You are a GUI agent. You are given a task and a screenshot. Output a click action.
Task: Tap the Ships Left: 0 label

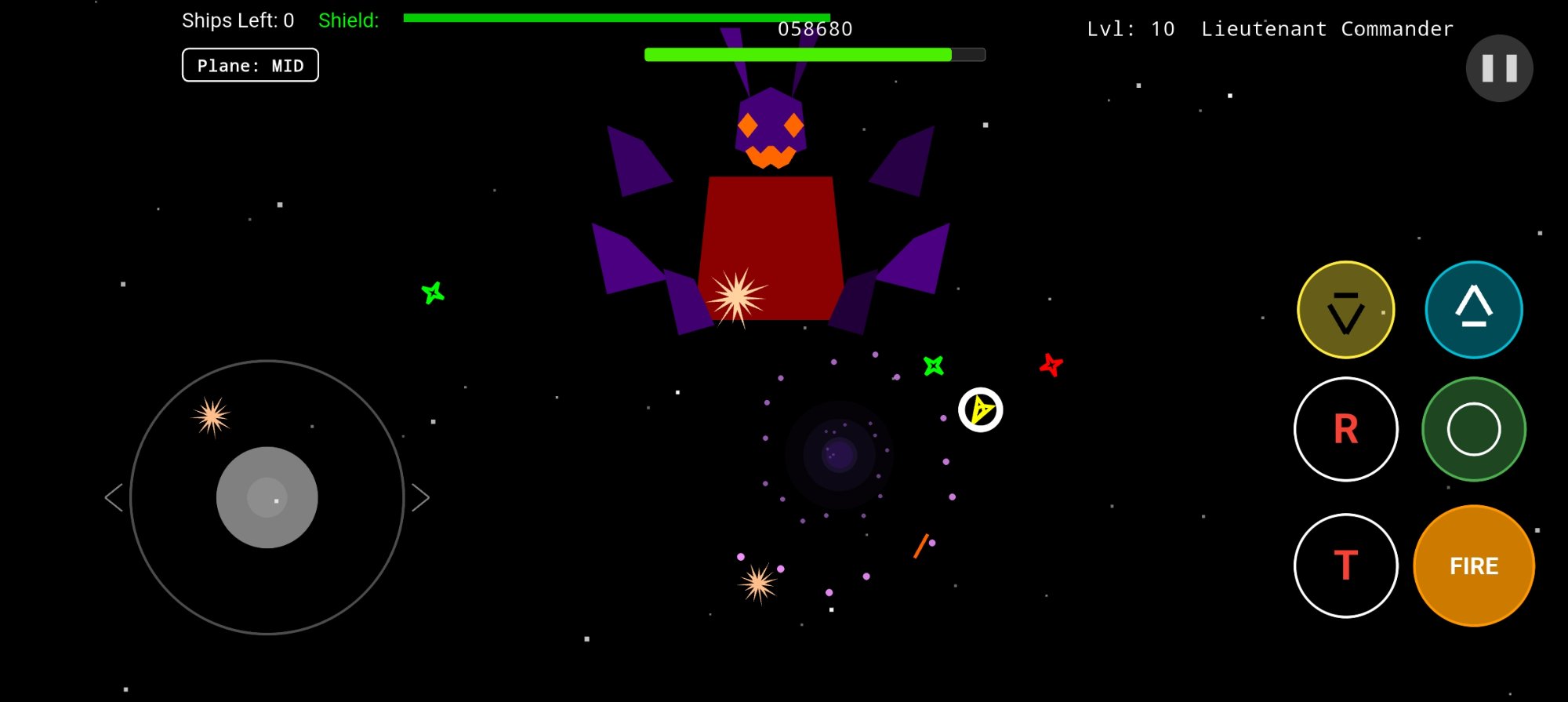pos(238,20)
